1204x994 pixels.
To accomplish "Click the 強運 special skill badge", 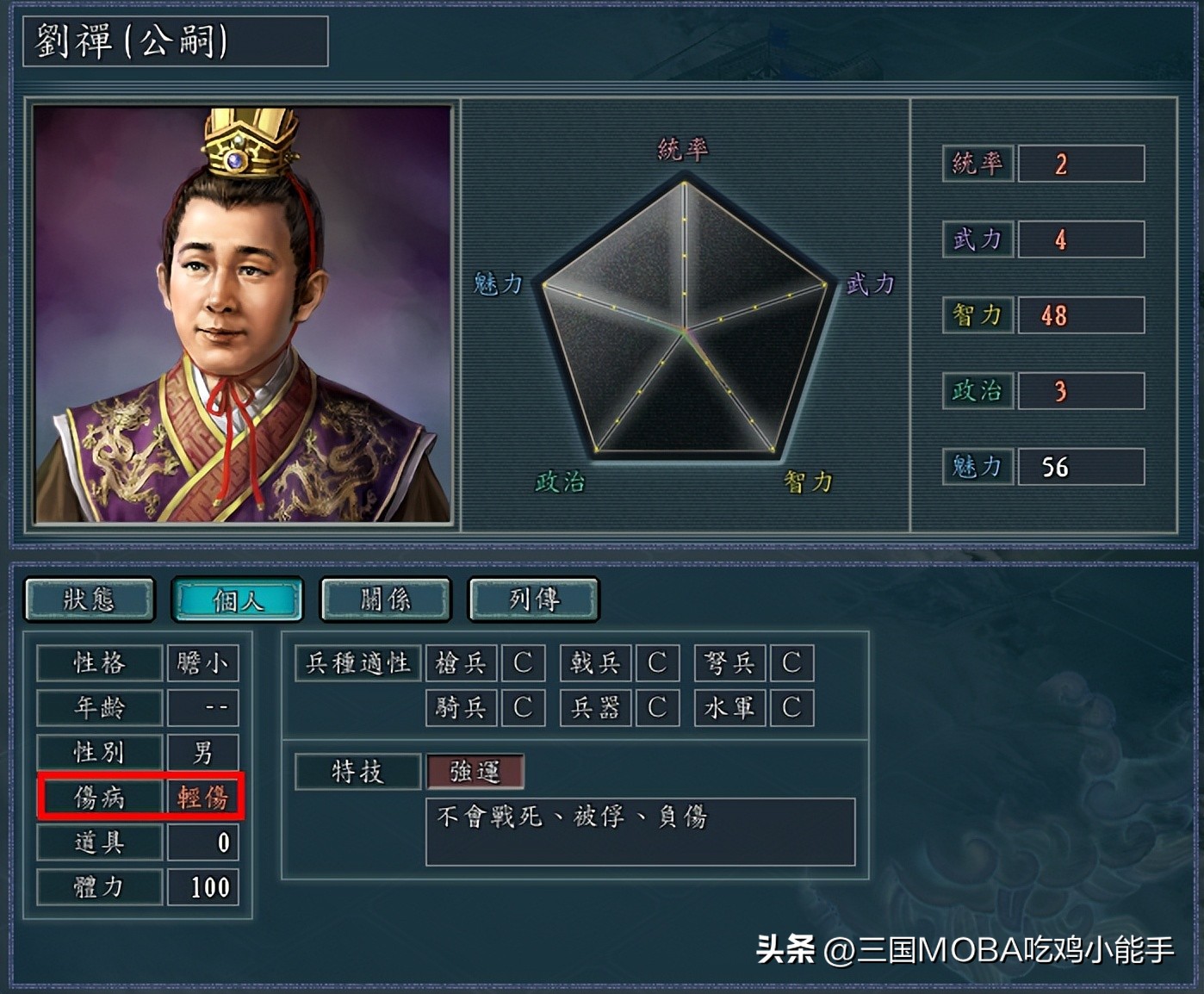I will [x=475, y=772].
